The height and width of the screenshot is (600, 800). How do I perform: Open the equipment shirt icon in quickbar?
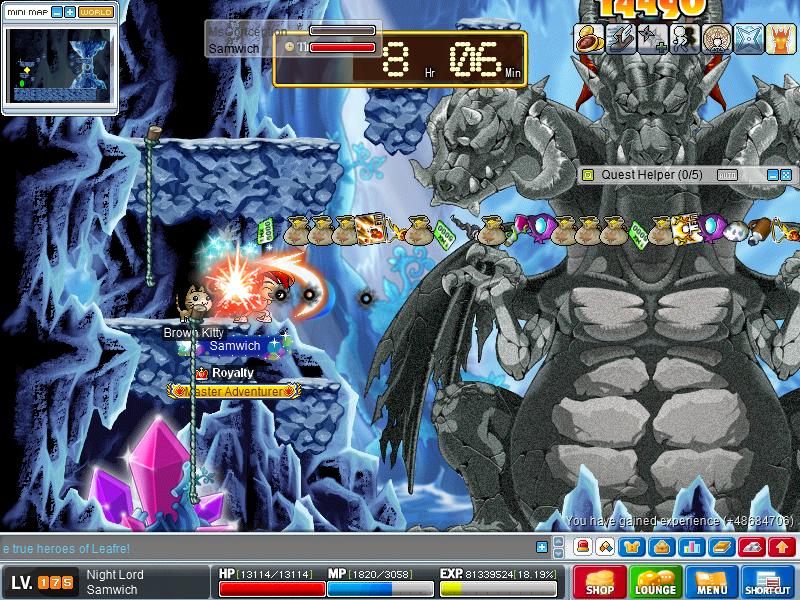tap(634, 547)
